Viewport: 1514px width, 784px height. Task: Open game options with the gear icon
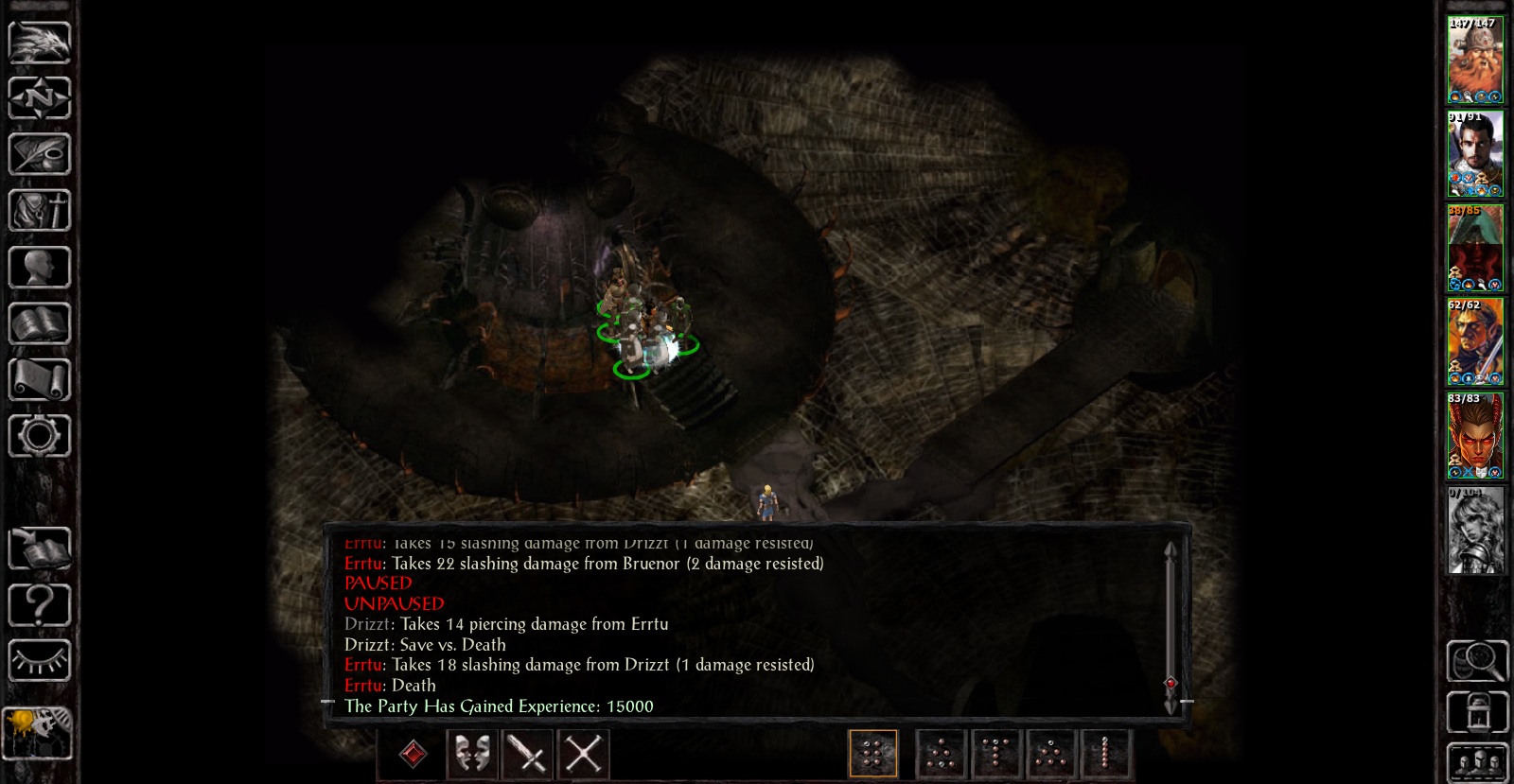tap(40, 435)
